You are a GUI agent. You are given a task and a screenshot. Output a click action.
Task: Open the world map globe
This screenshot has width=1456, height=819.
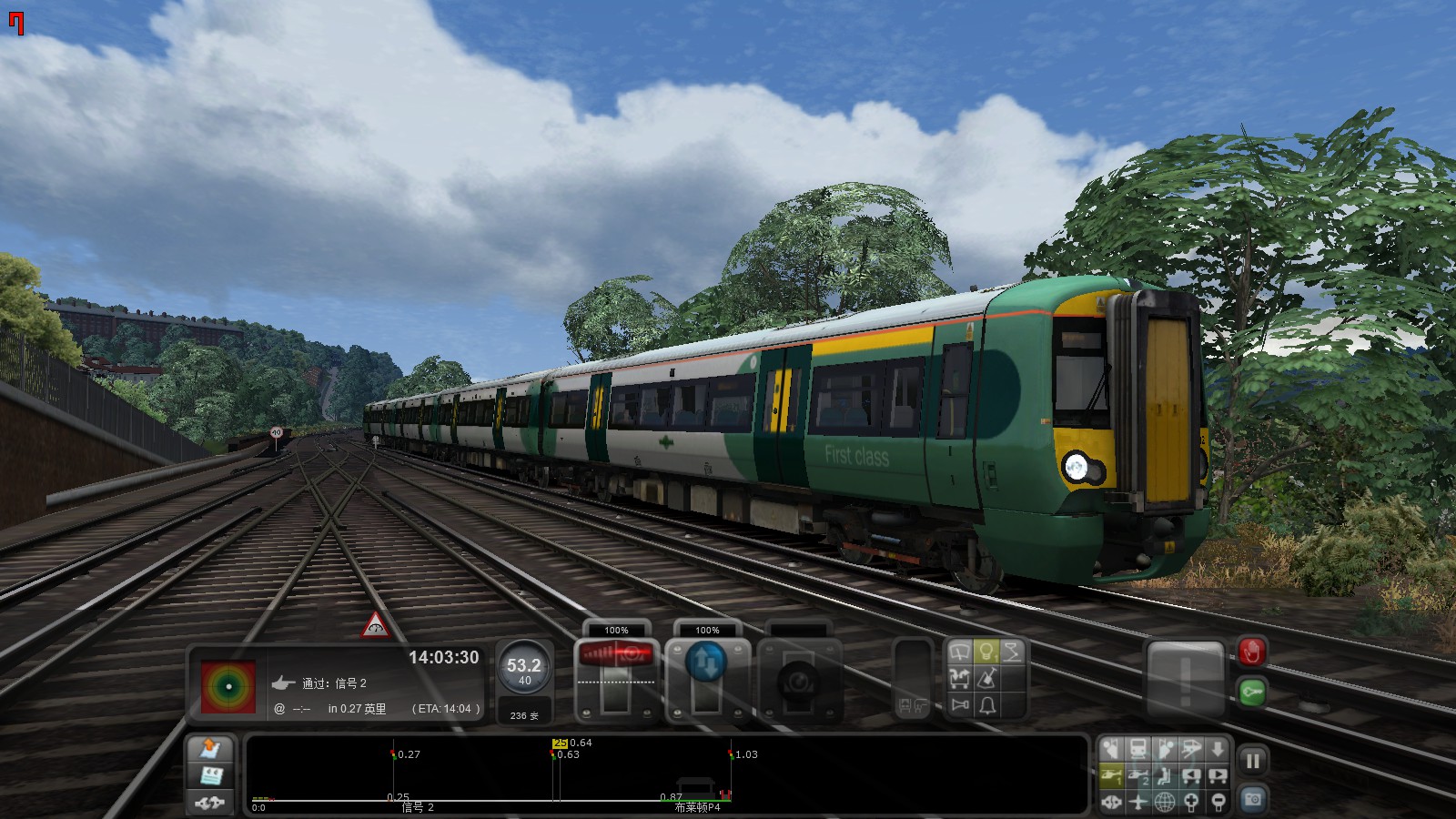point(1163,803)
